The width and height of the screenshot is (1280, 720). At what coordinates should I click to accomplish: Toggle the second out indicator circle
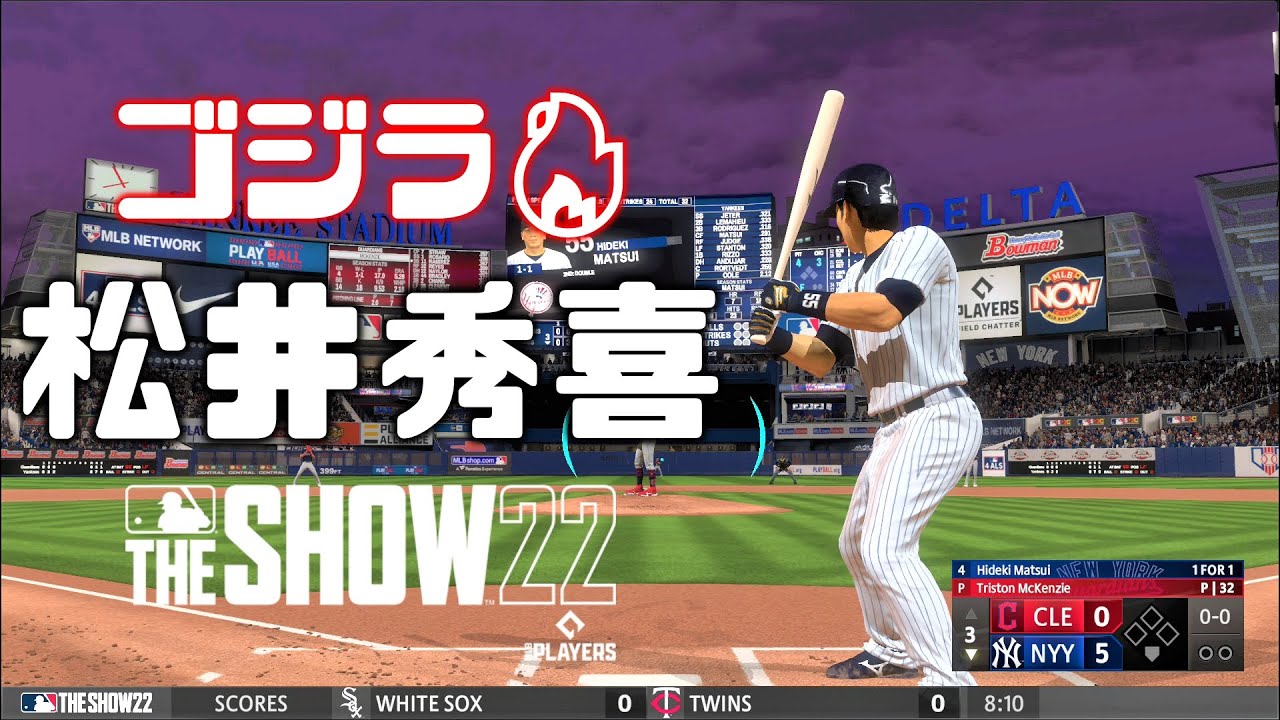tap(1226, 652)
